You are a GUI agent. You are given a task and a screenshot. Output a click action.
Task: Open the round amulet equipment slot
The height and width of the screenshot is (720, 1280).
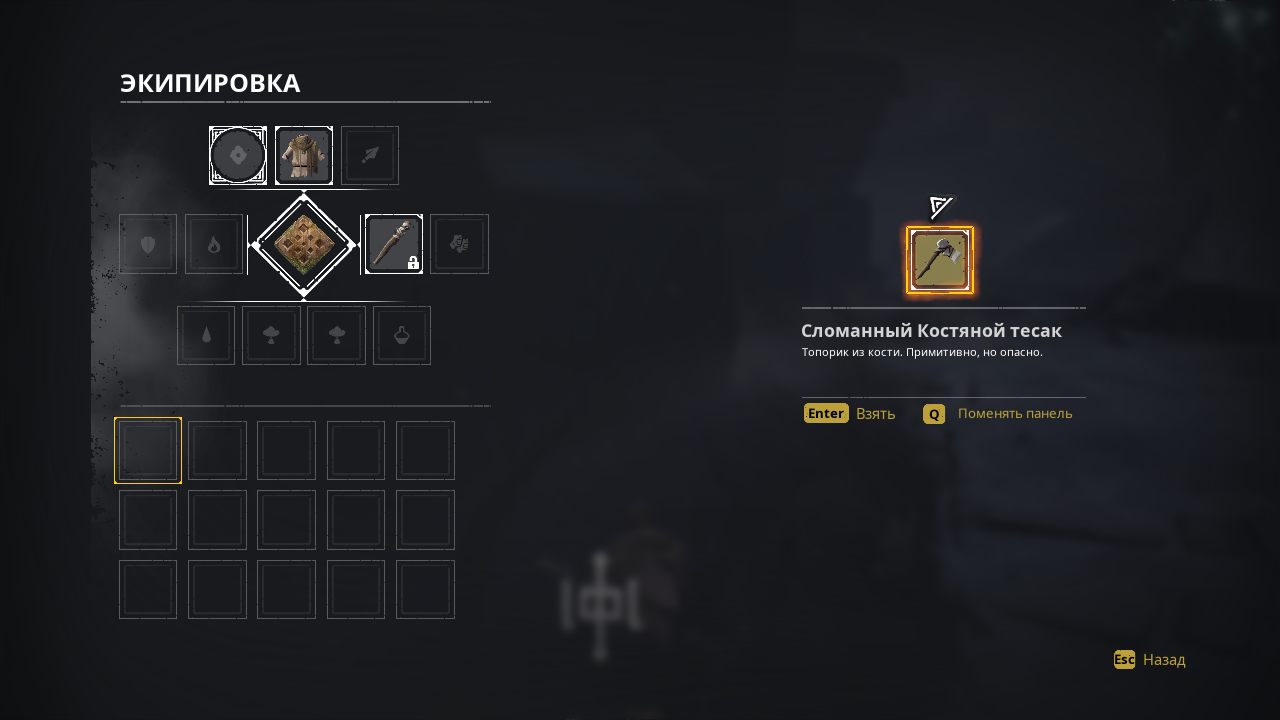[238, 155]
